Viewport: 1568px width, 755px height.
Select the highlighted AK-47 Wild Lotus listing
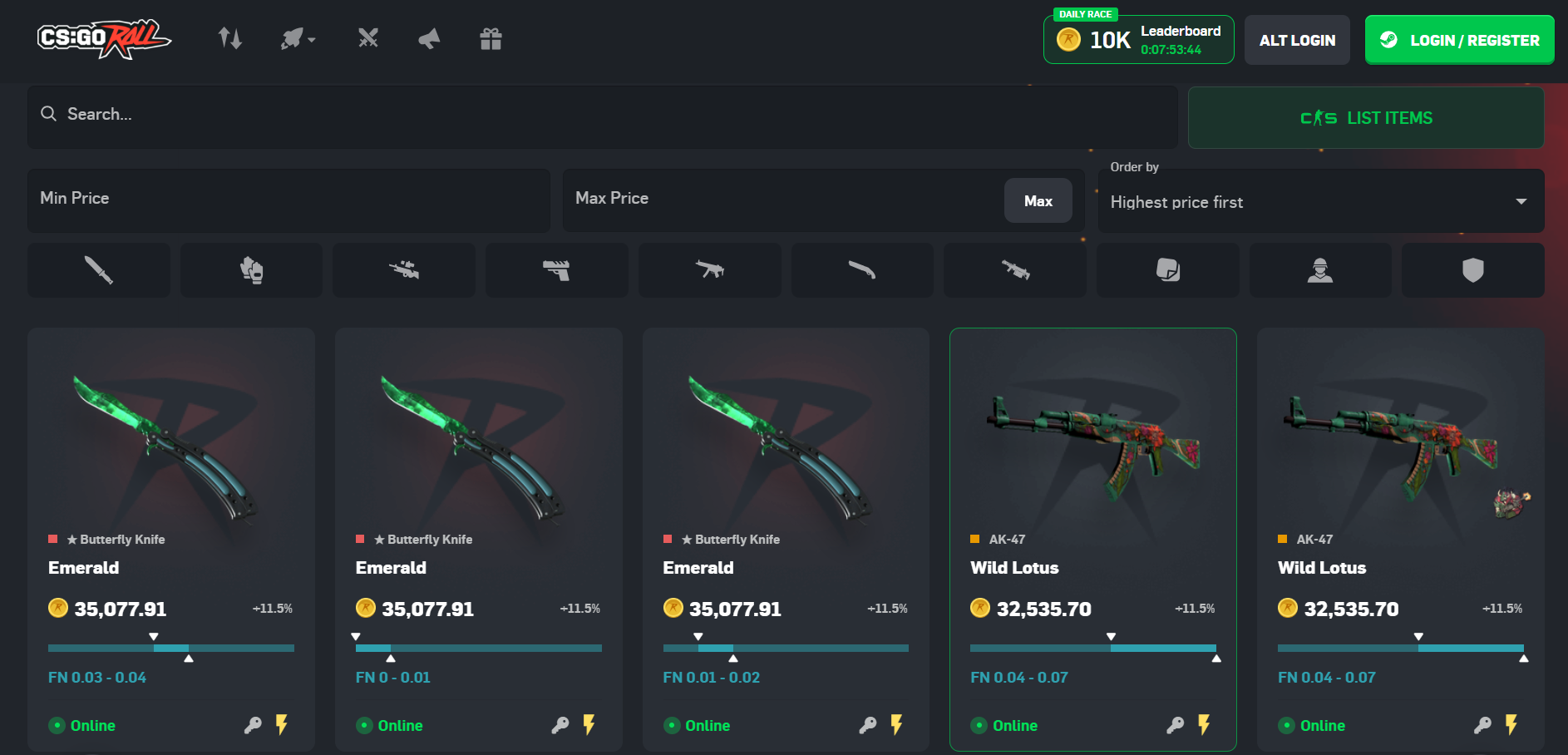click(1092, 499)
